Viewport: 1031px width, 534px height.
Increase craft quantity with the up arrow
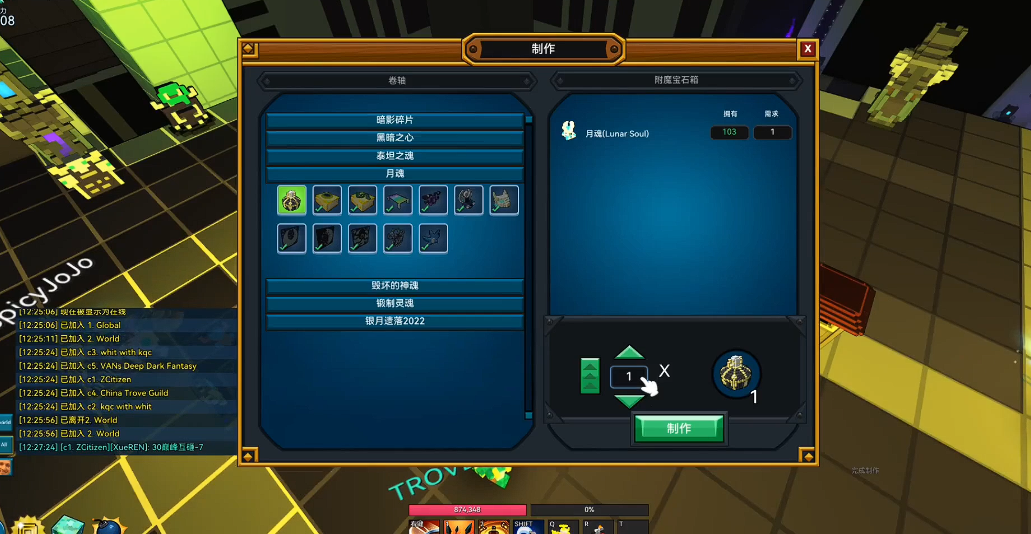click(x=629, y=353)
